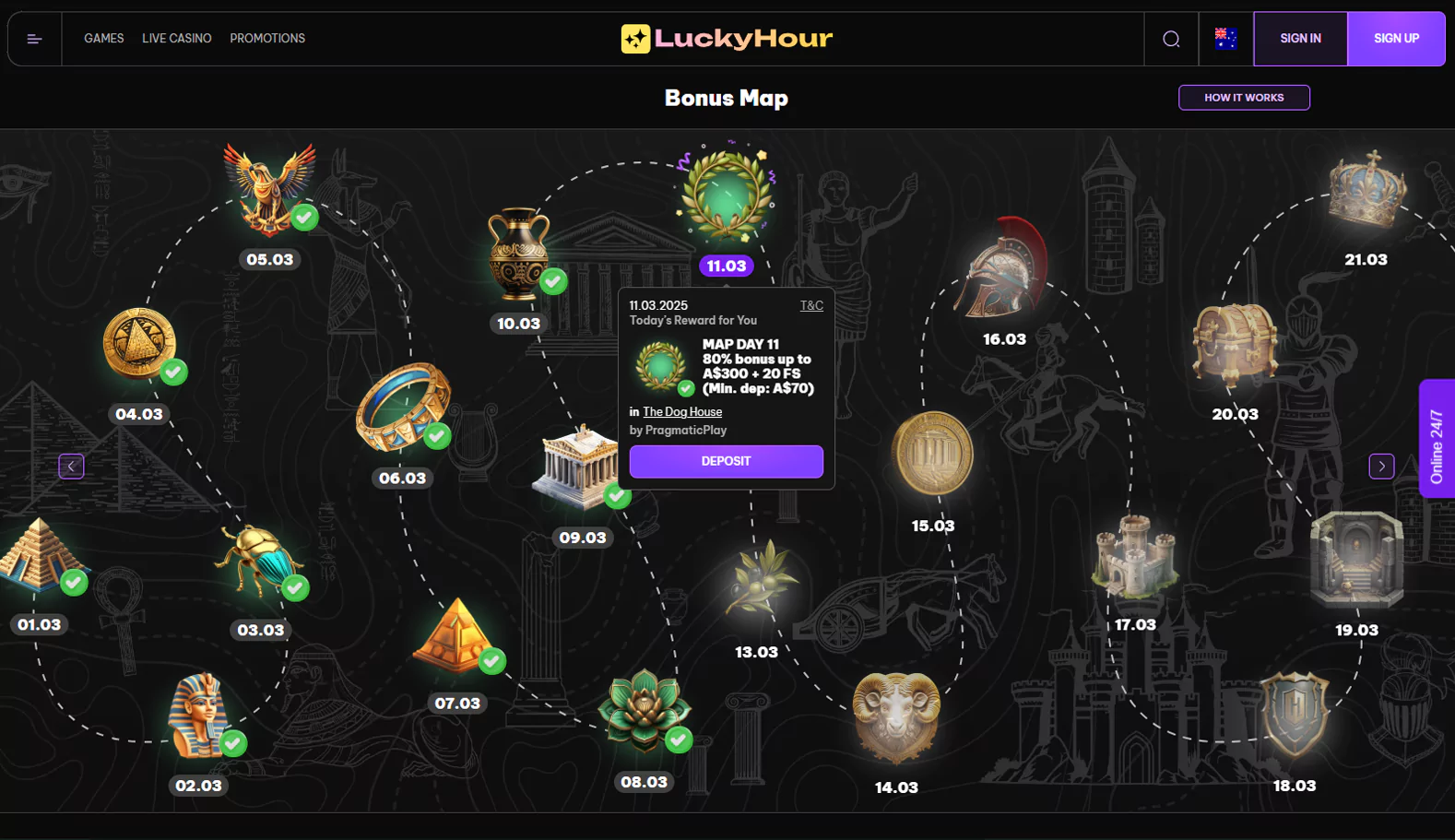Open the search tool
The image size is (1455, 840).
(x=1171, y=39)
